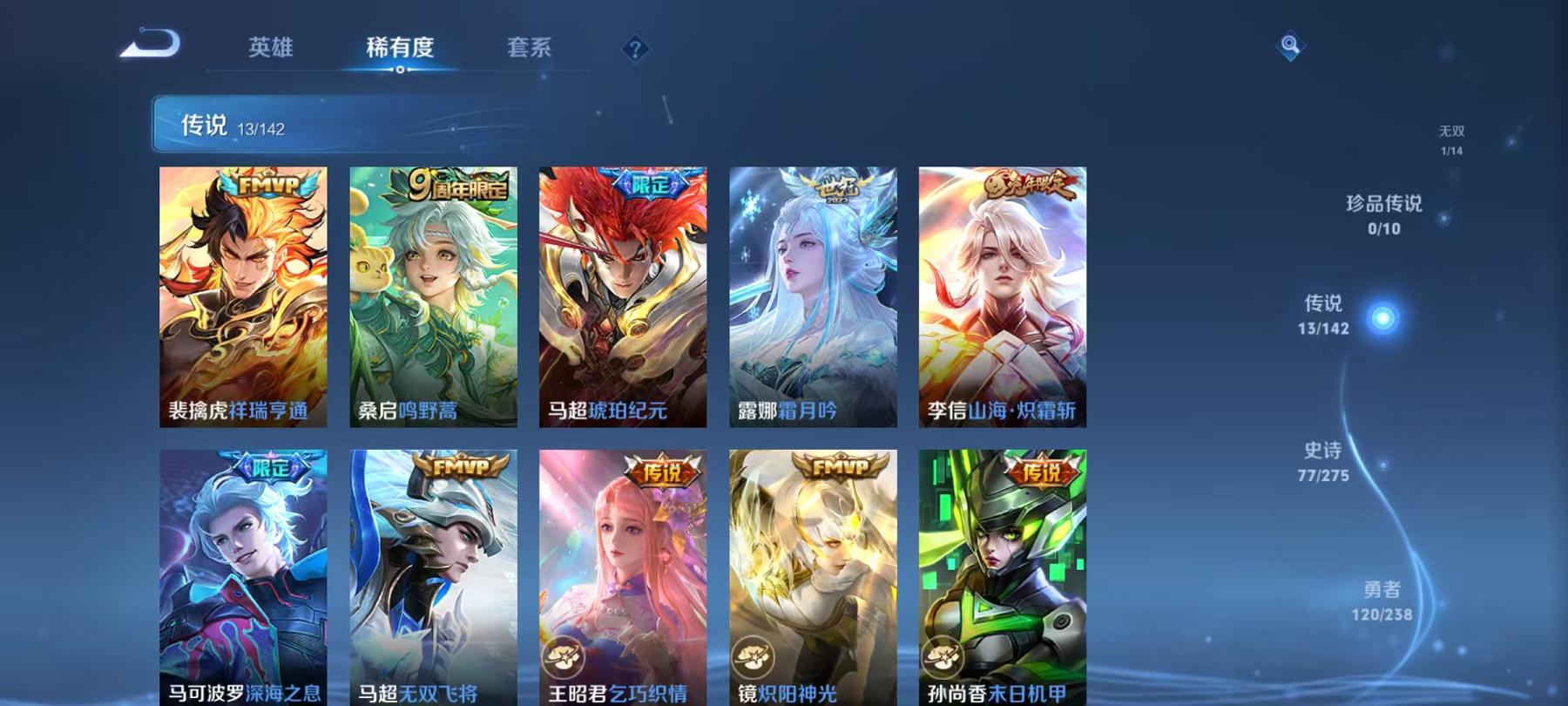Image resolution: width=1568 pixels, height=706 pixels.
Task: Click the 兔年限定 badge on 李信's card
Action: [1028, 186]
